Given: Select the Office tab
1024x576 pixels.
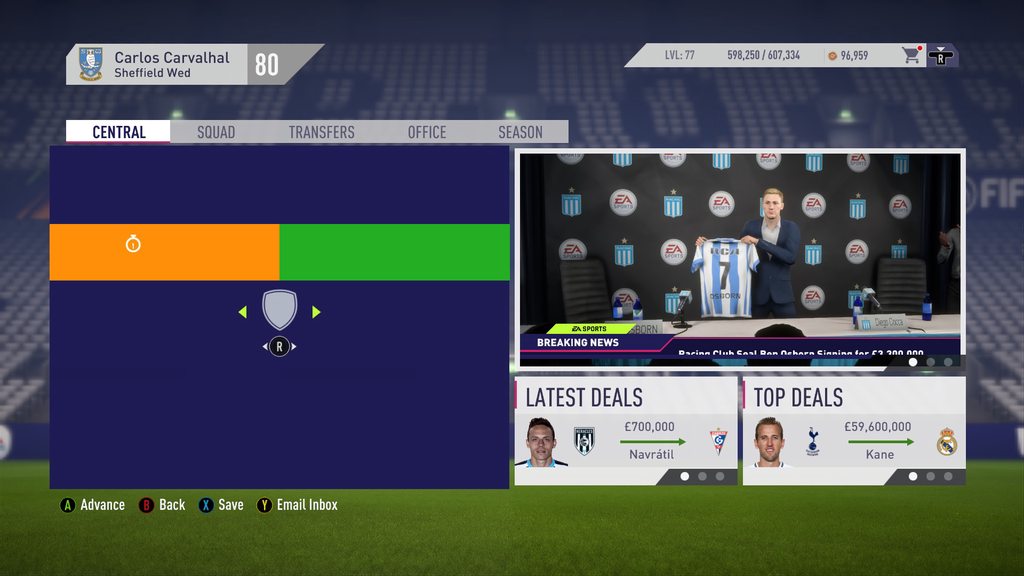Looking at the screenshot, I should pos(427,132).
